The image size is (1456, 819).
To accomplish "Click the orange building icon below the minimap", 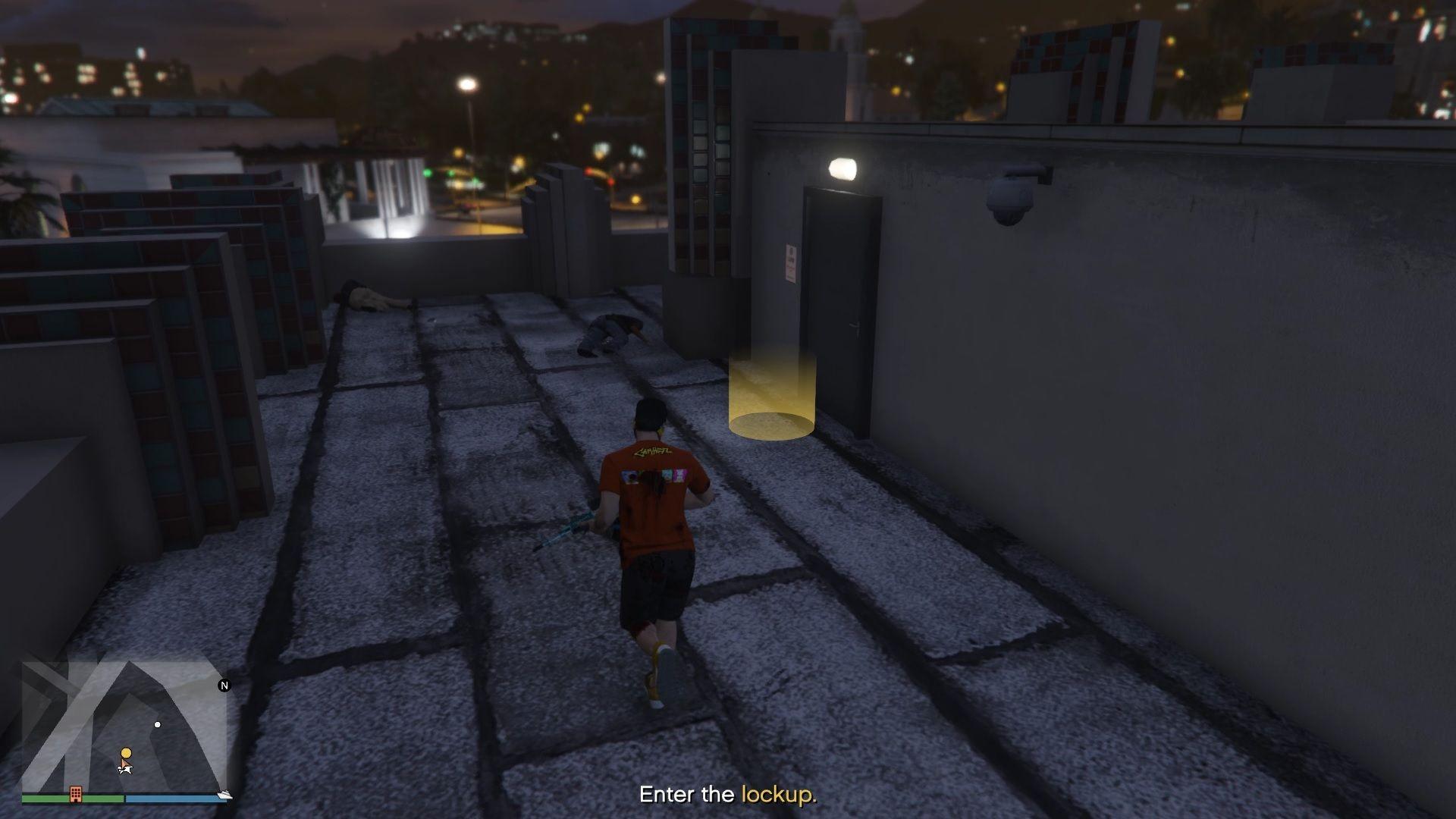I will tap(76, 793).
